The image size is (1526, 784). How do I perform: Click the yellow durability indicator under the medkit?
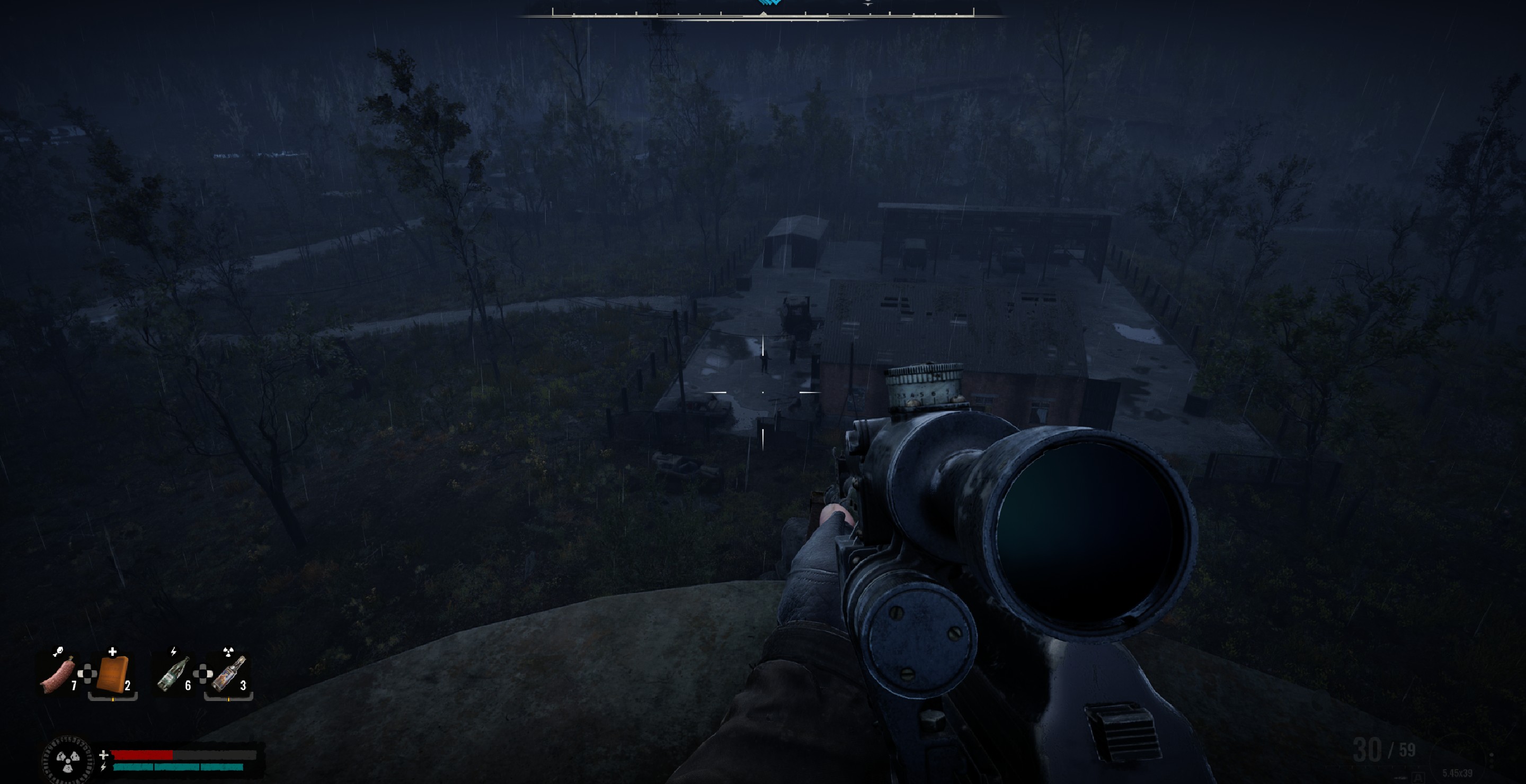(113, 700)
